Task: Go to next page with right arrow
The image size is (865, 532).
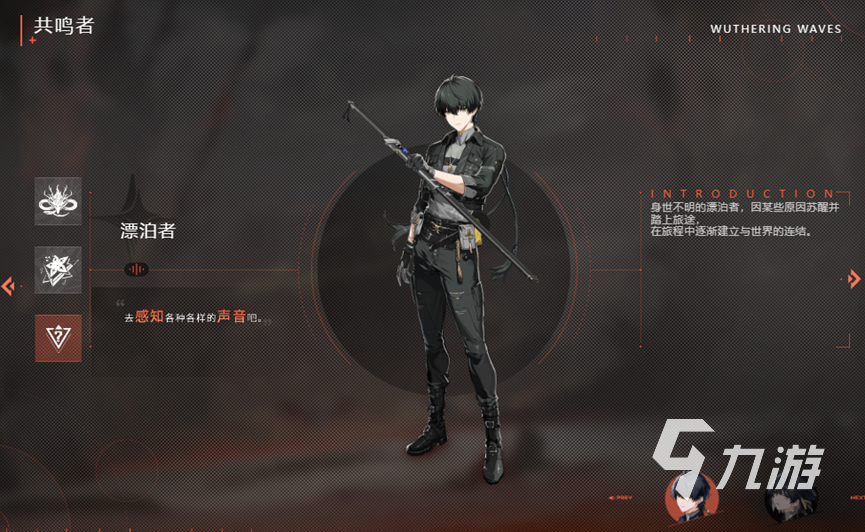Action: 854,279
